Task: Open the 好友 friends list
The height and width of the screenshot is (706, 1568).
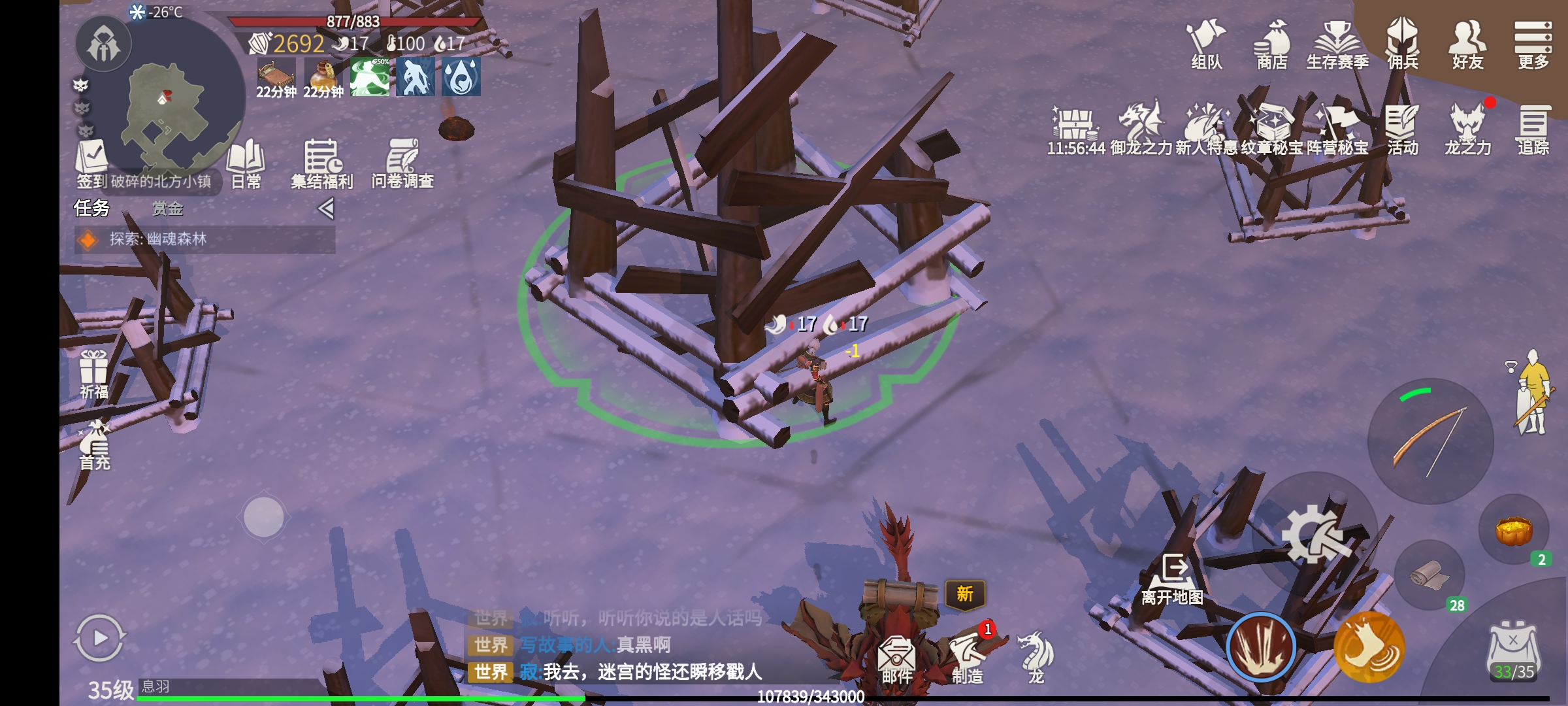Action: tap(1467, 44)
